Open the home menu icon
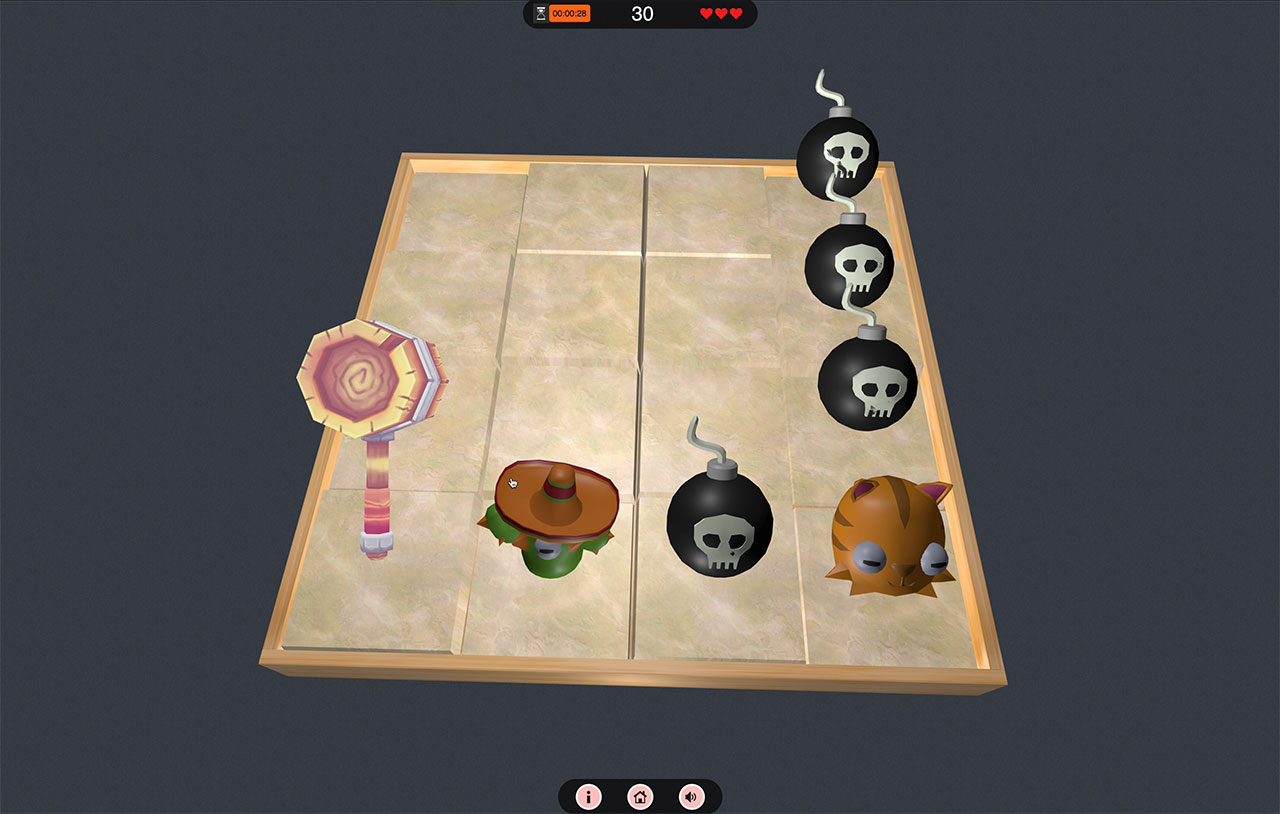Image resolution: width=1280 pixels, height=814 pixels. pos(640,796)
